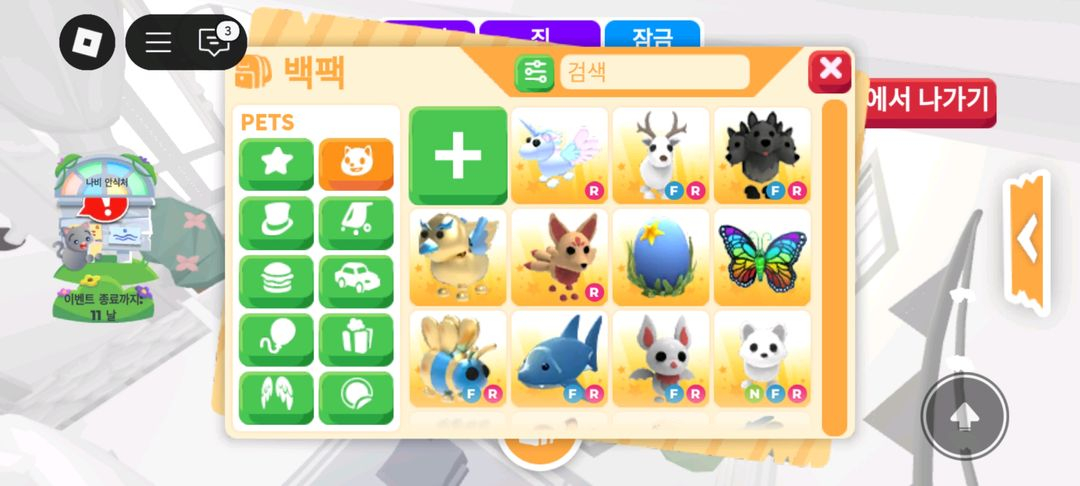Open the Roblox chat with 3 notifications
Screen dimensions: 1080x486
tap(214, 42)
